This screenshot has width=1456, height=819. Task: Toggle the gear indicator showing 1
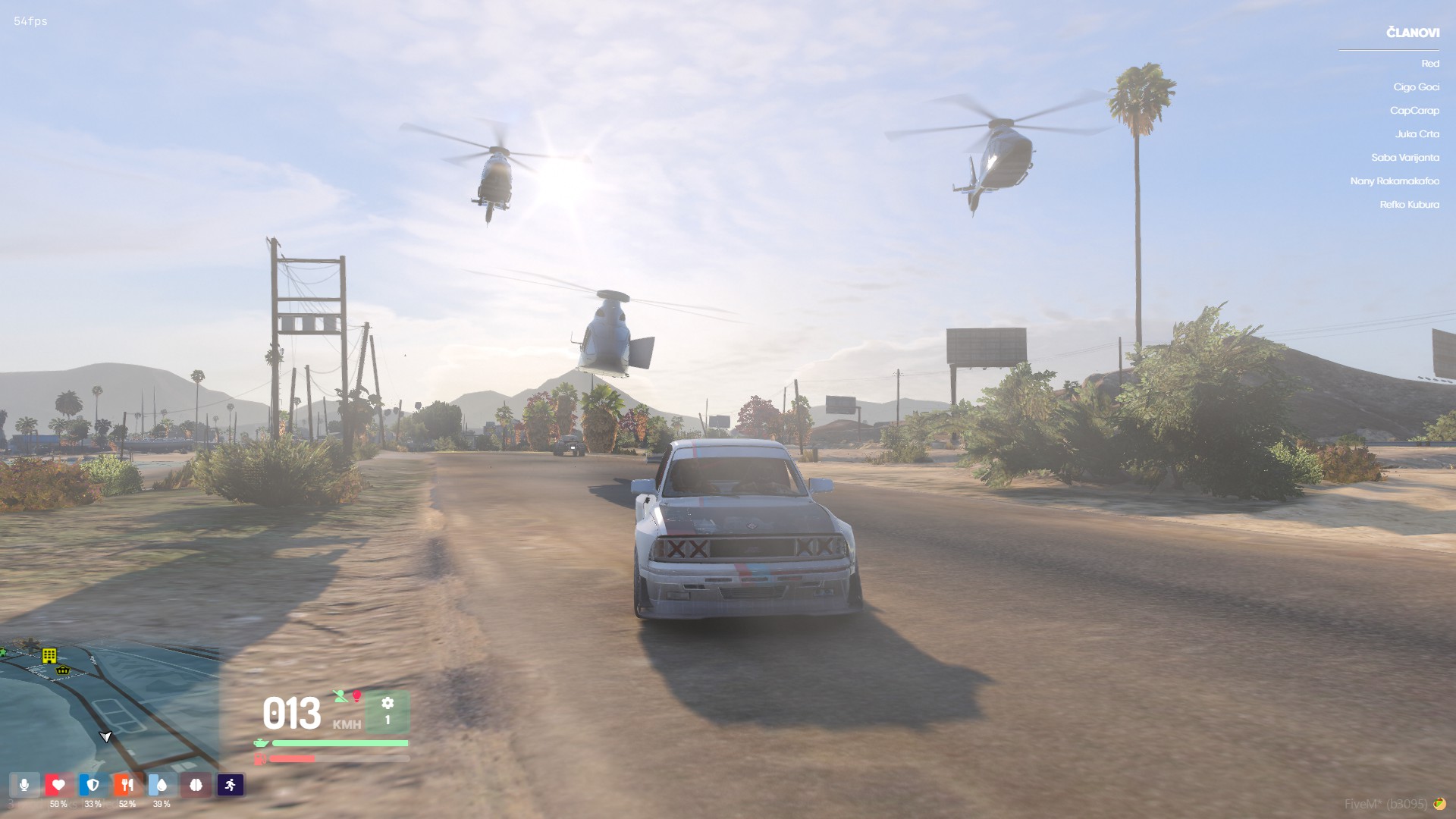[x=388, y=720]
